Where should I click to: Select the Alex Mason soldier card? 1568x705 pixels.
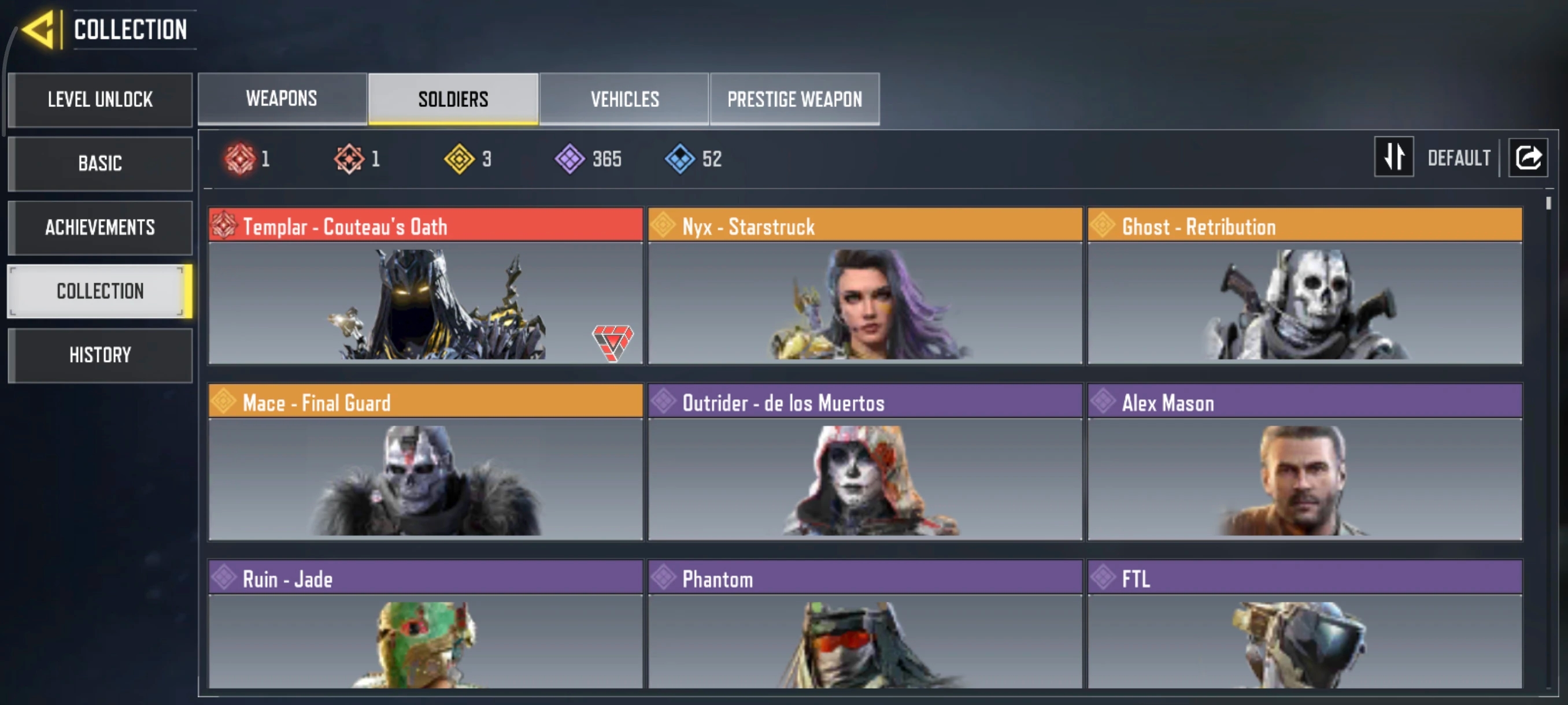(x=1304, y=462)
